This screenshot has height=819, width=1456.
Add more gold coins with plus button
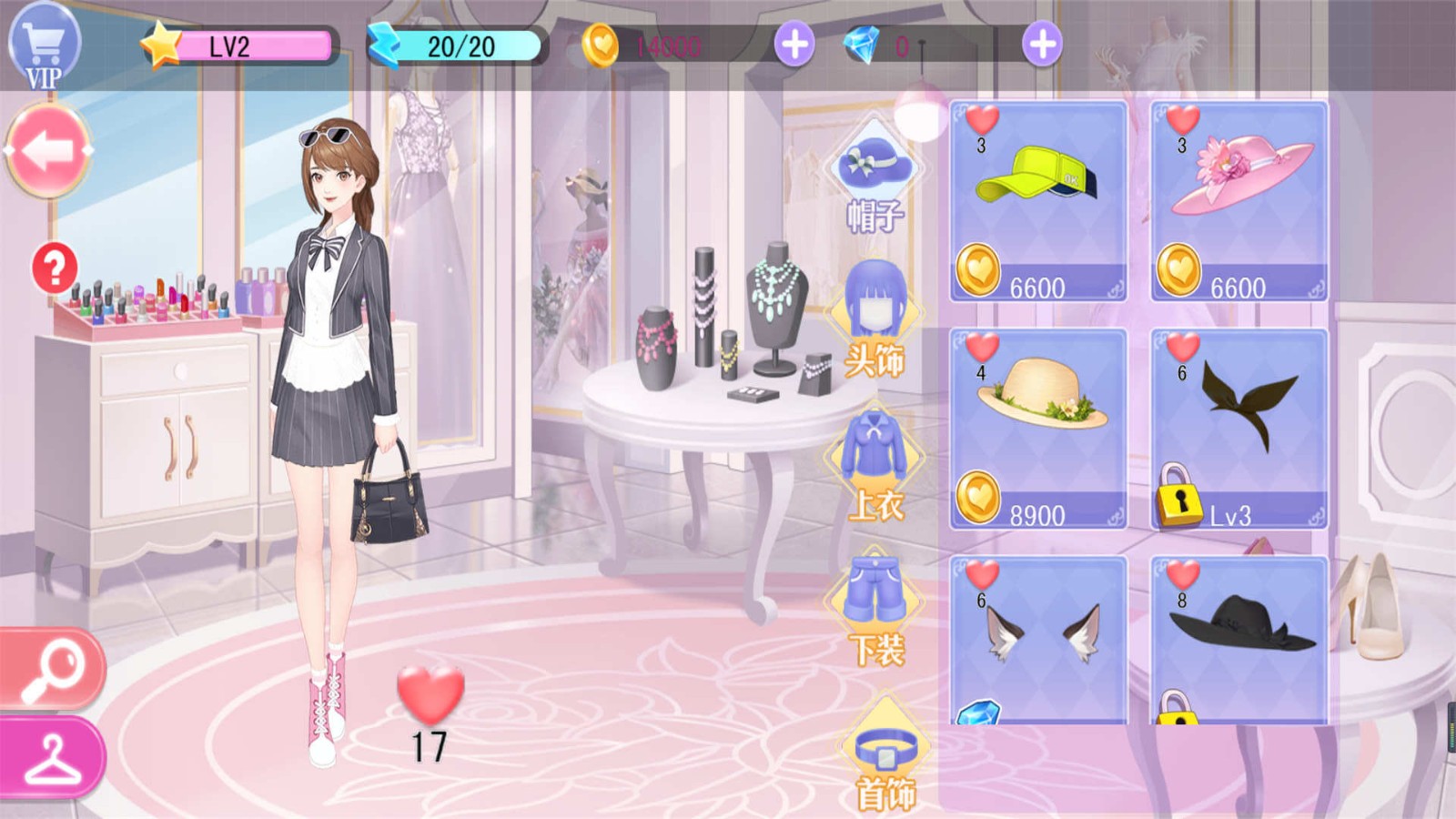pos(794,45)
